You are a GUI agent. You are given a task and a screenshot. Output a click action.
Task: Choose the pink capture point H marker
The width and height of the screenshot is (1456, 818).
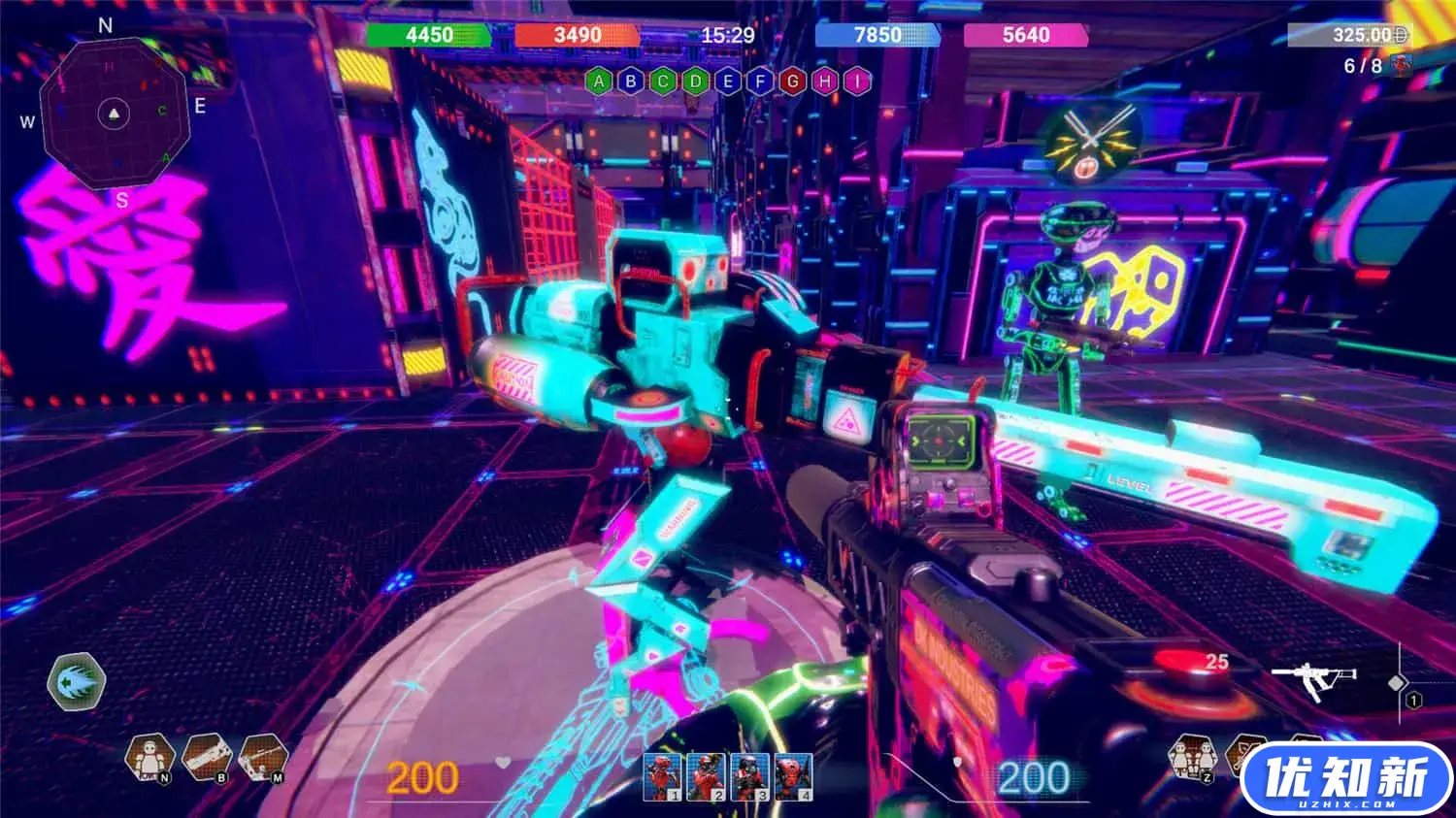tap(824, 82)
